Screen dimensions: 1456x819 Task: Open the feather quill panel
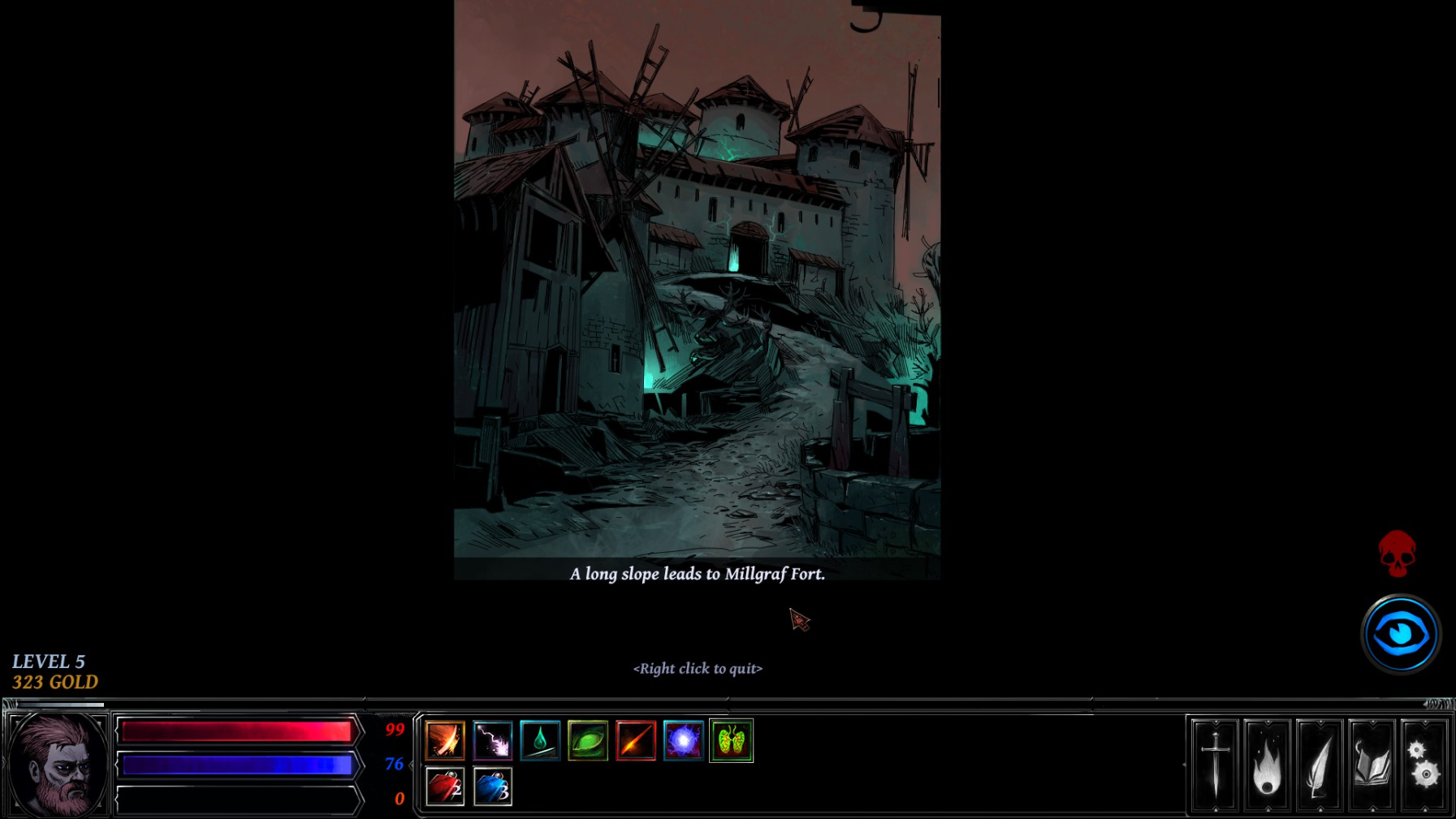(1320, 765)
